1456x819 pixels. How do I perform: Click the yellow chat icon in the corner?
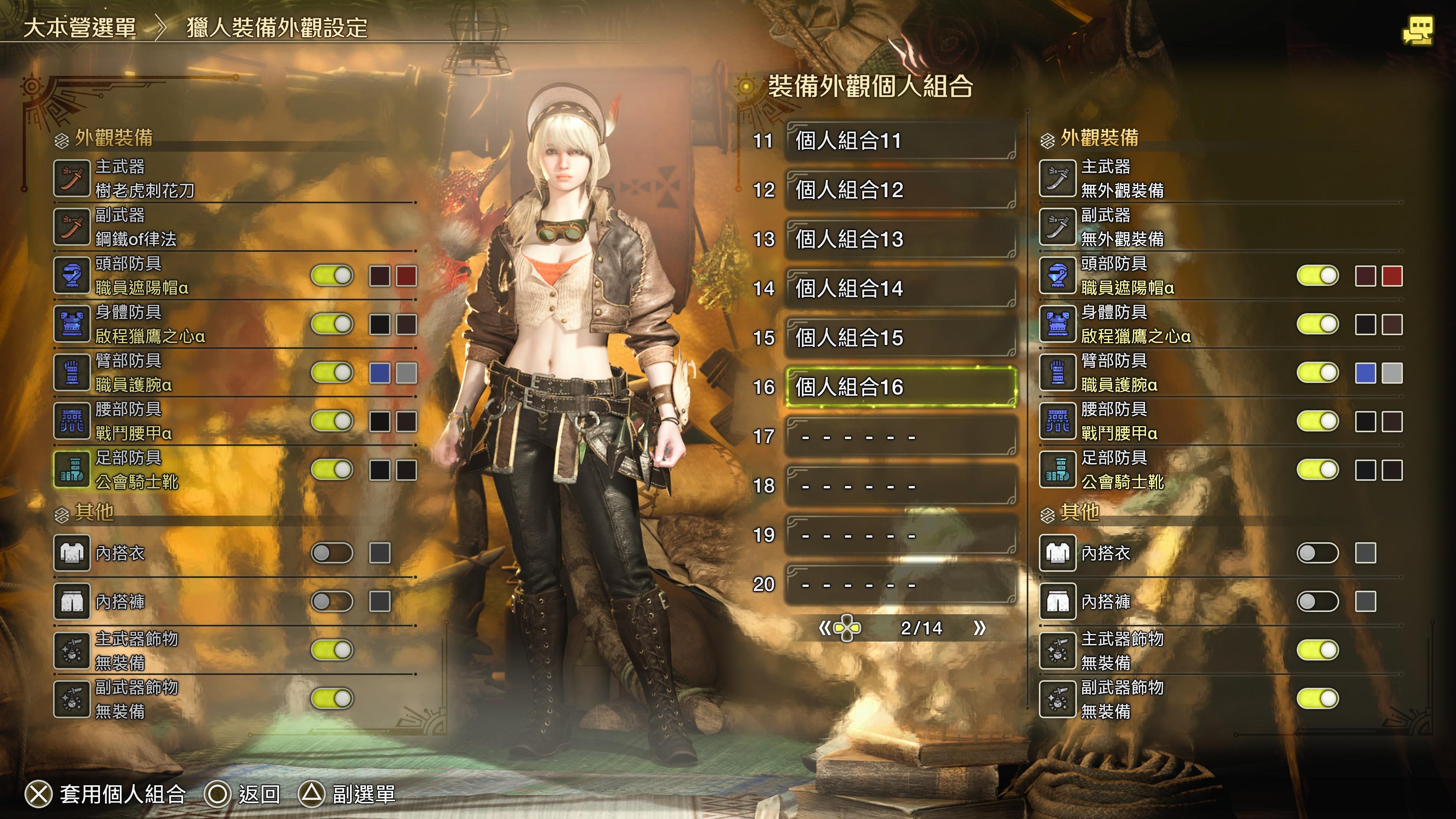point(1417,30)
